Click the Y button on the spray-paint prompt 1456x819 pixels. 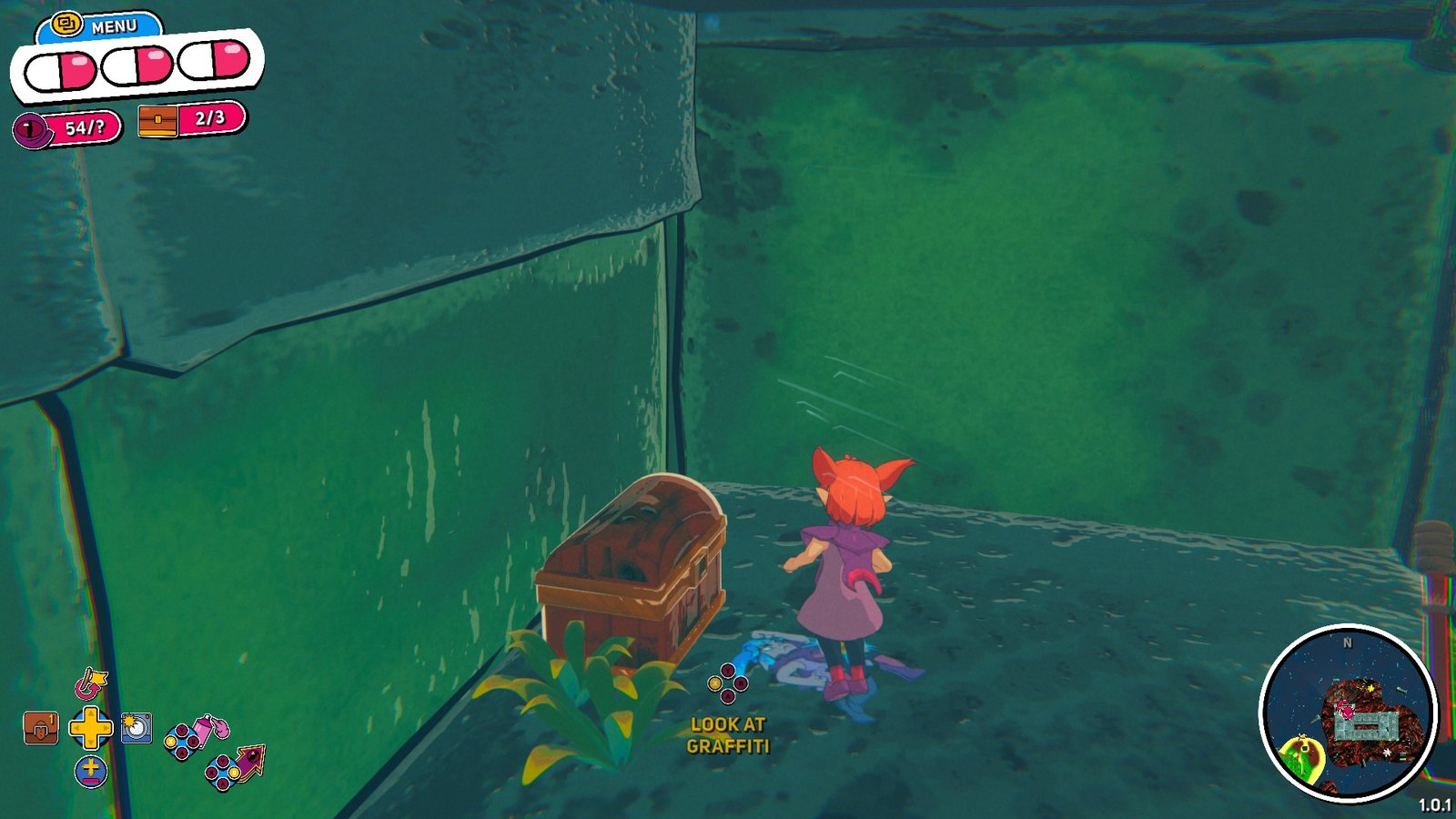[x=181, y=730]
